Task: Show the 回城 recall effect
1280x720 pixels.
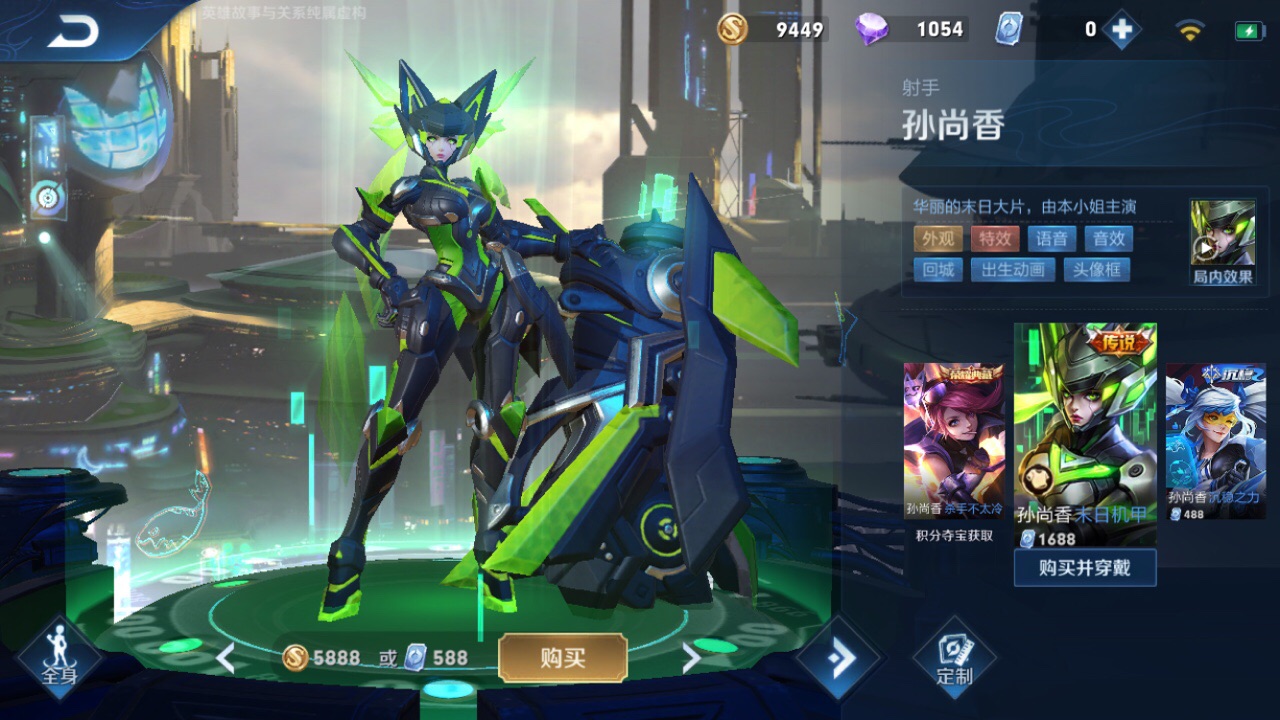Action: pyautogui.click(x=937, y=269)
